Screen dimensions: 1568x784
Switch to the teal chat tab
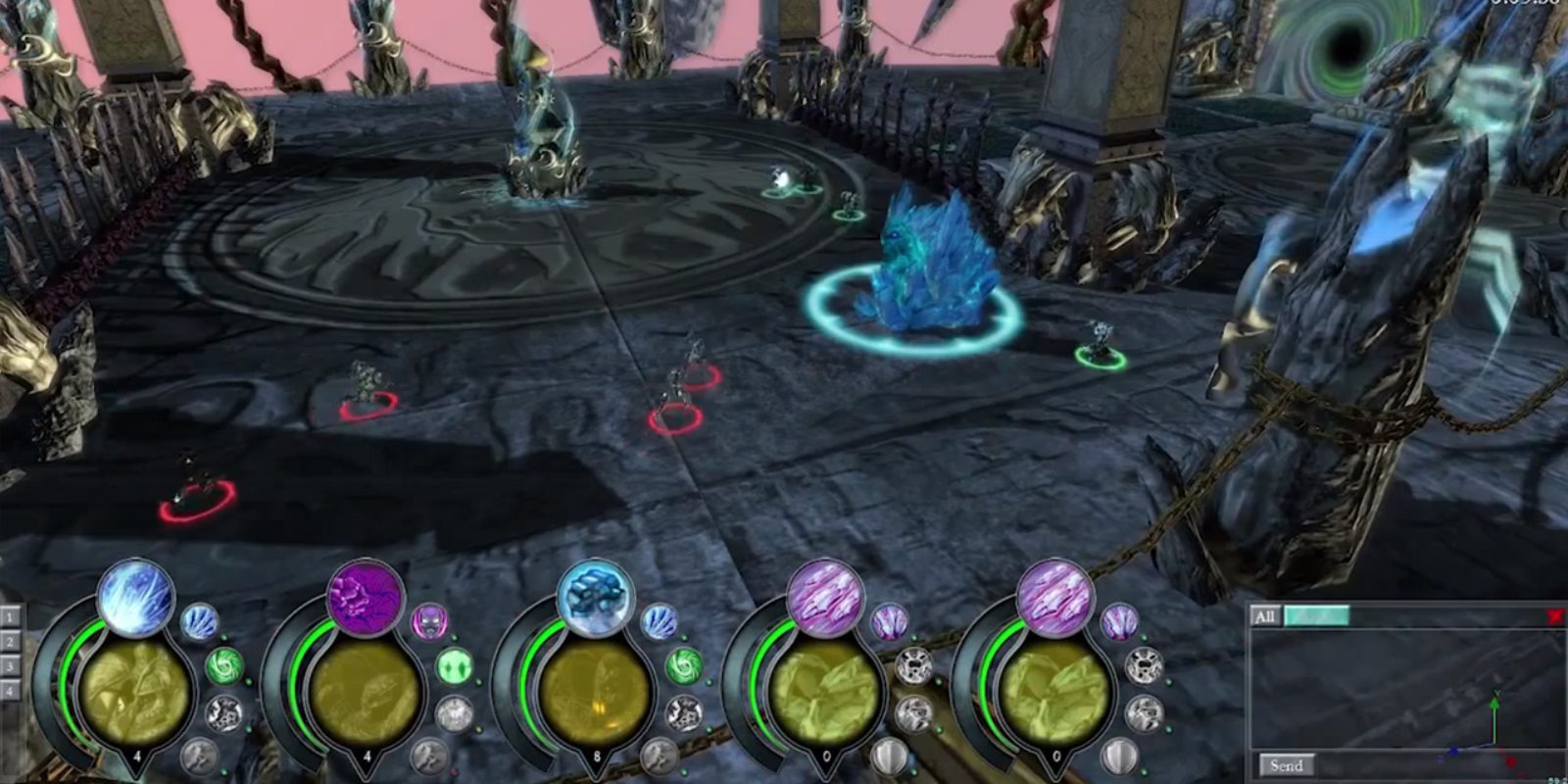tap(1316, 616)
